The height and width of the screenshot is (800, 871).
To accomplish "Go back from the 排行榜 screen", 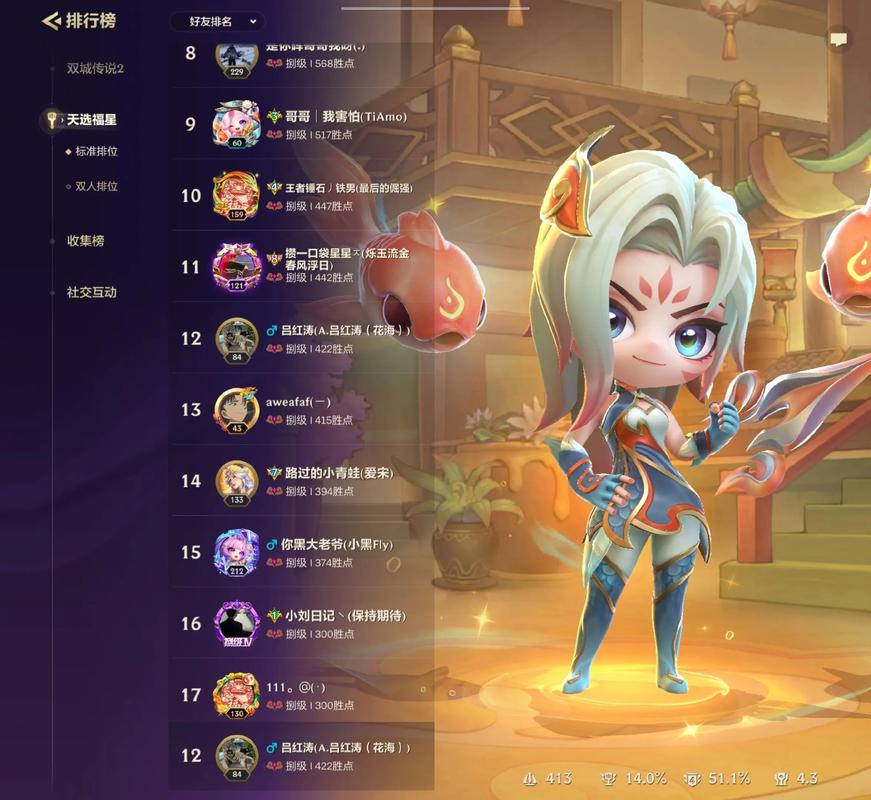I will point(51,21).
